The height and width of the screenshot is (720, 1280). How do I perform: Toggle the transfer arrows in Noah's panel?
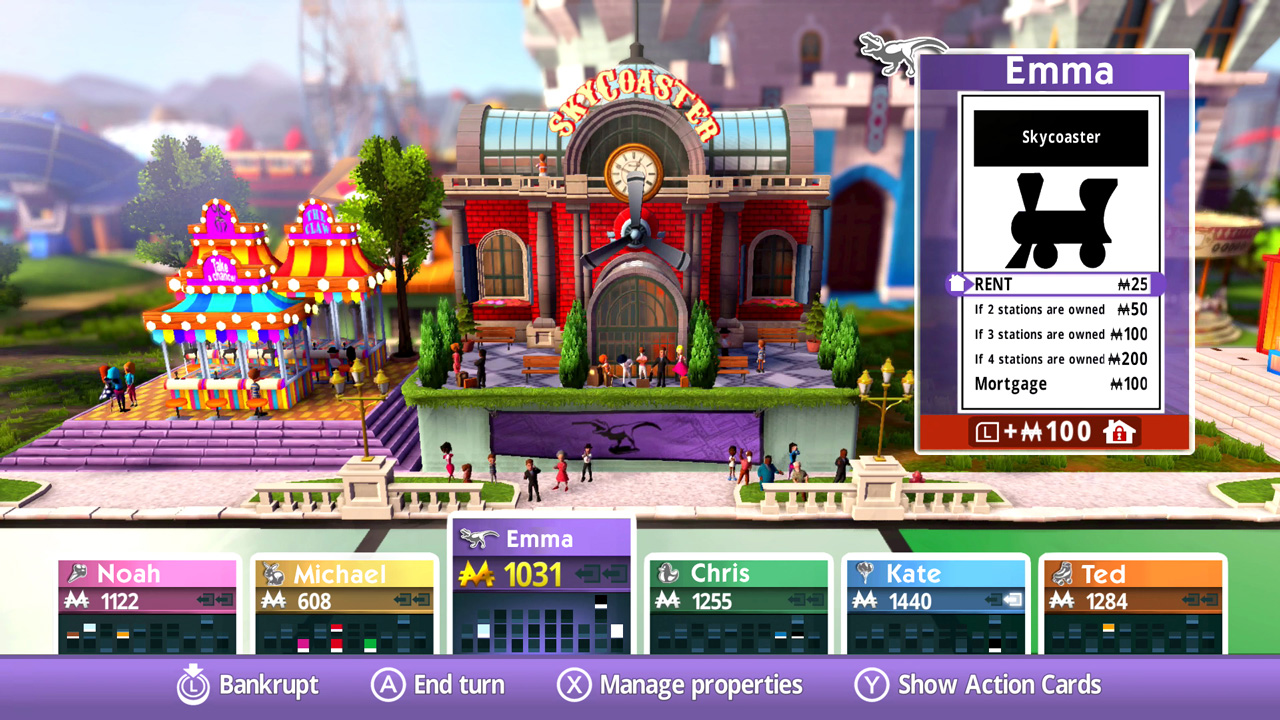point(214,600)
